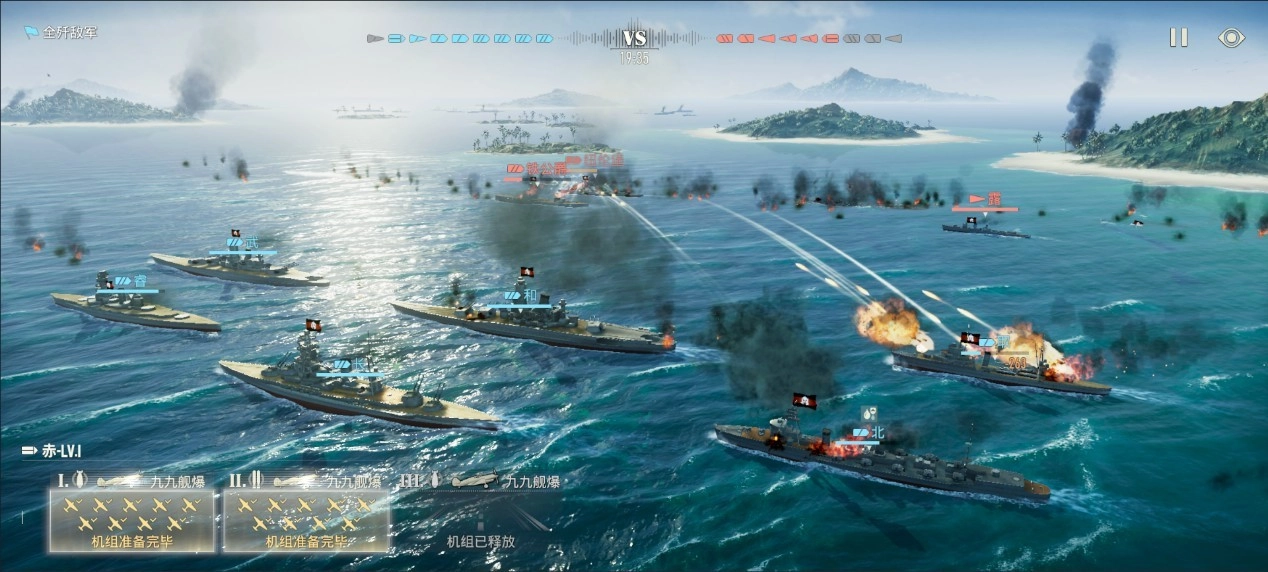Open the 全歼敌军 objective tracker
The height and width of the screenshot is (572, 1268).
tap(62, 32)
